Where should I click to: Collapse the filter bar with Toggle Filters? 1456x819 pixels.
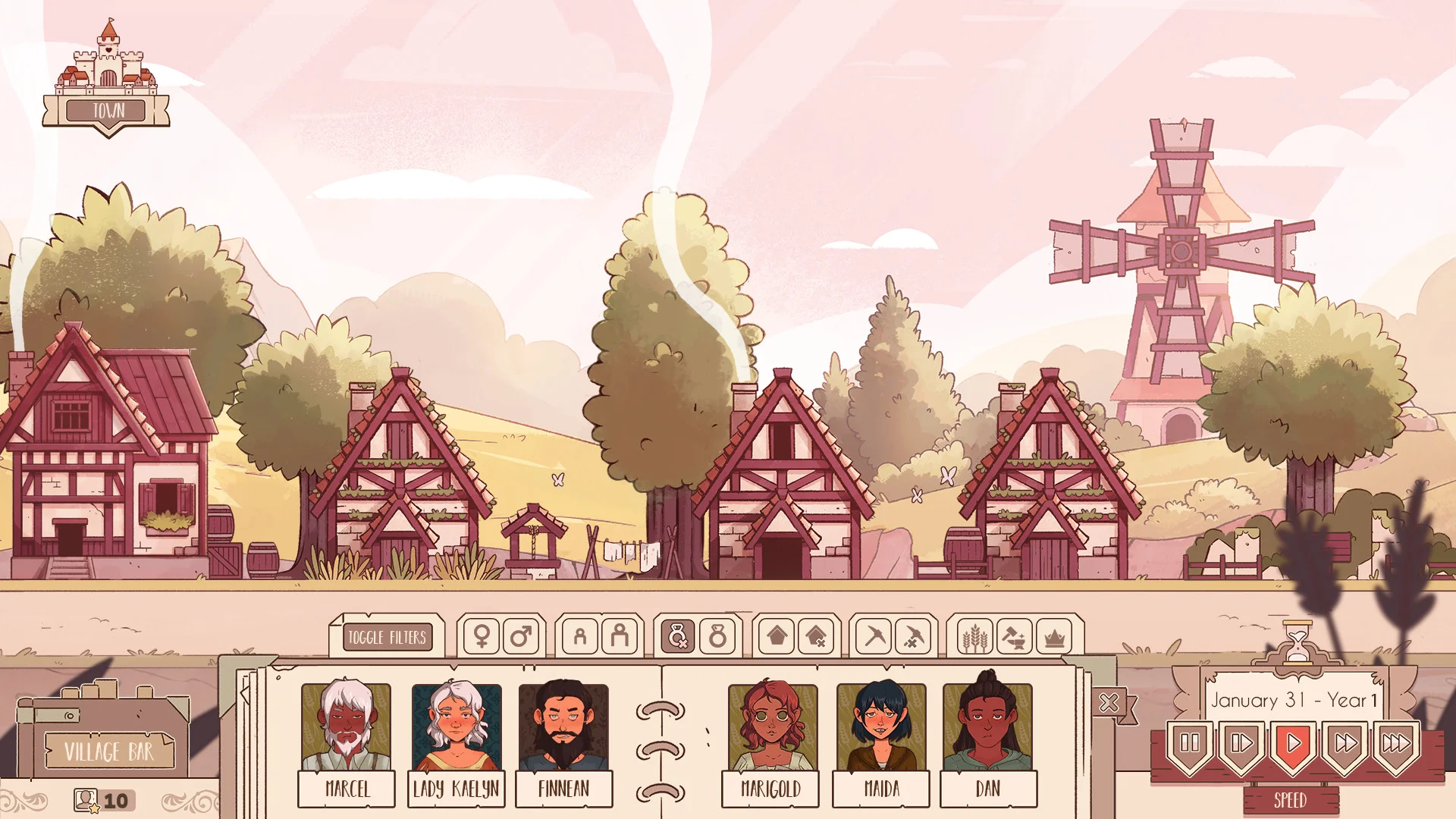pos(388,638)
